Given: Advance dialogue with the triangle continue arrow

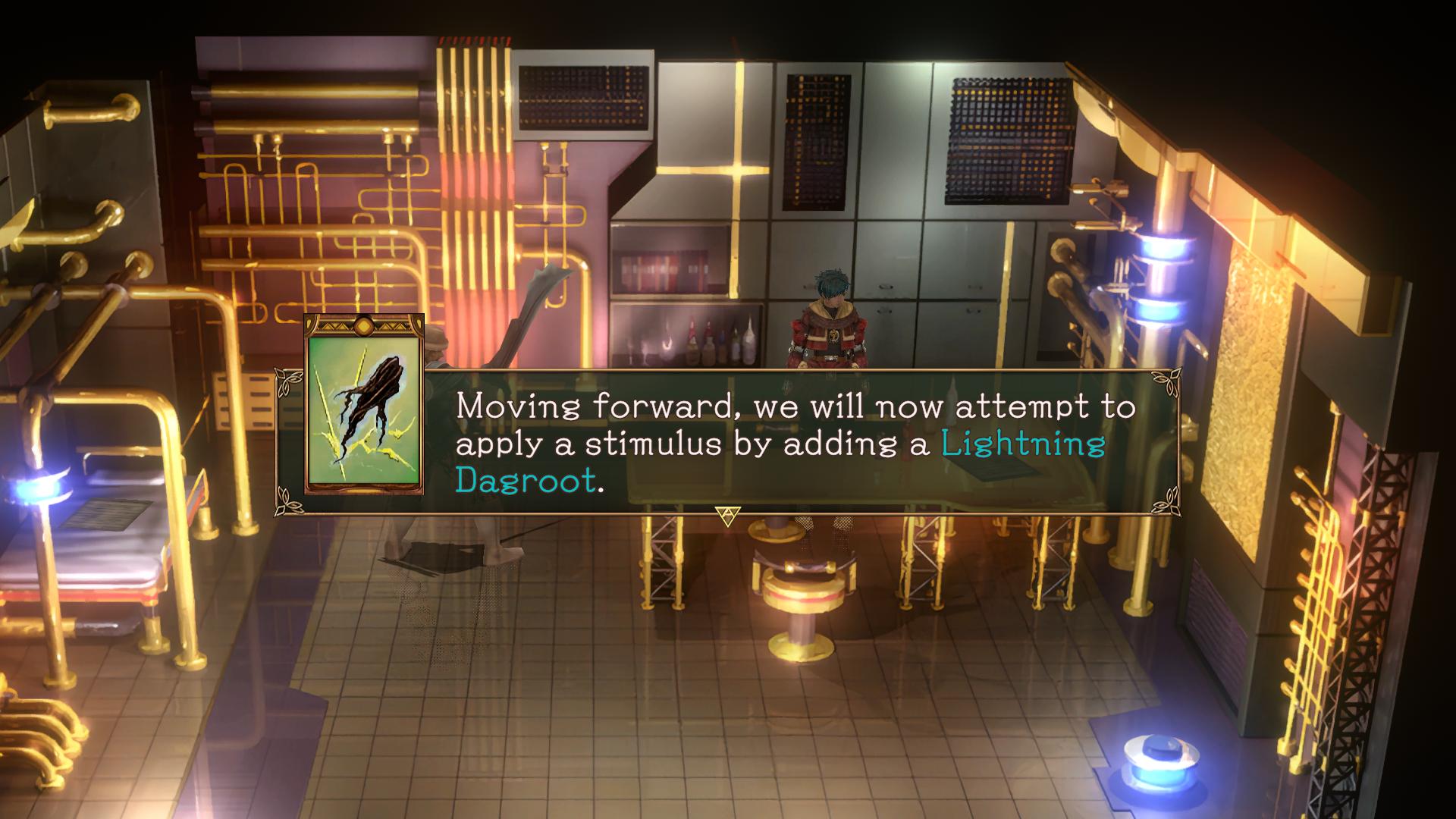Looking at the screenshot, I should tap(727, 516).
